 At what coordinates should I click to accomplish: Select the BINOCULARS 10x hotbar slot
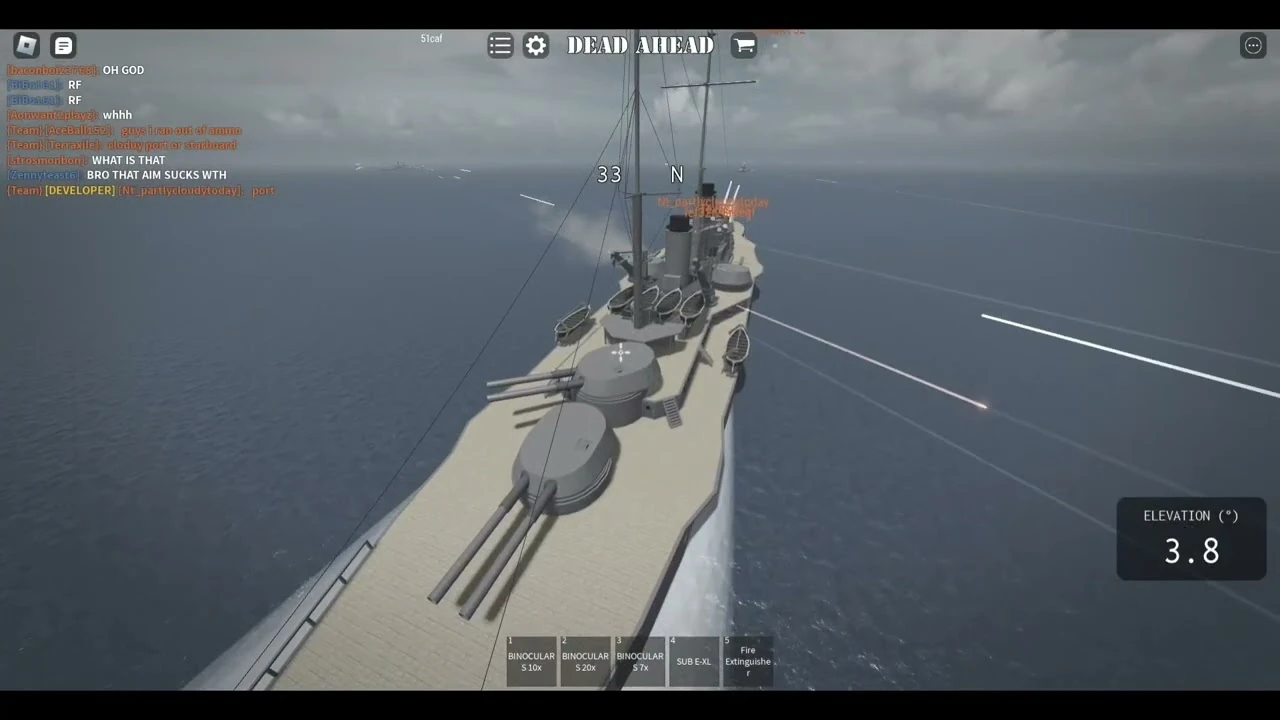(x=531, y=660)
